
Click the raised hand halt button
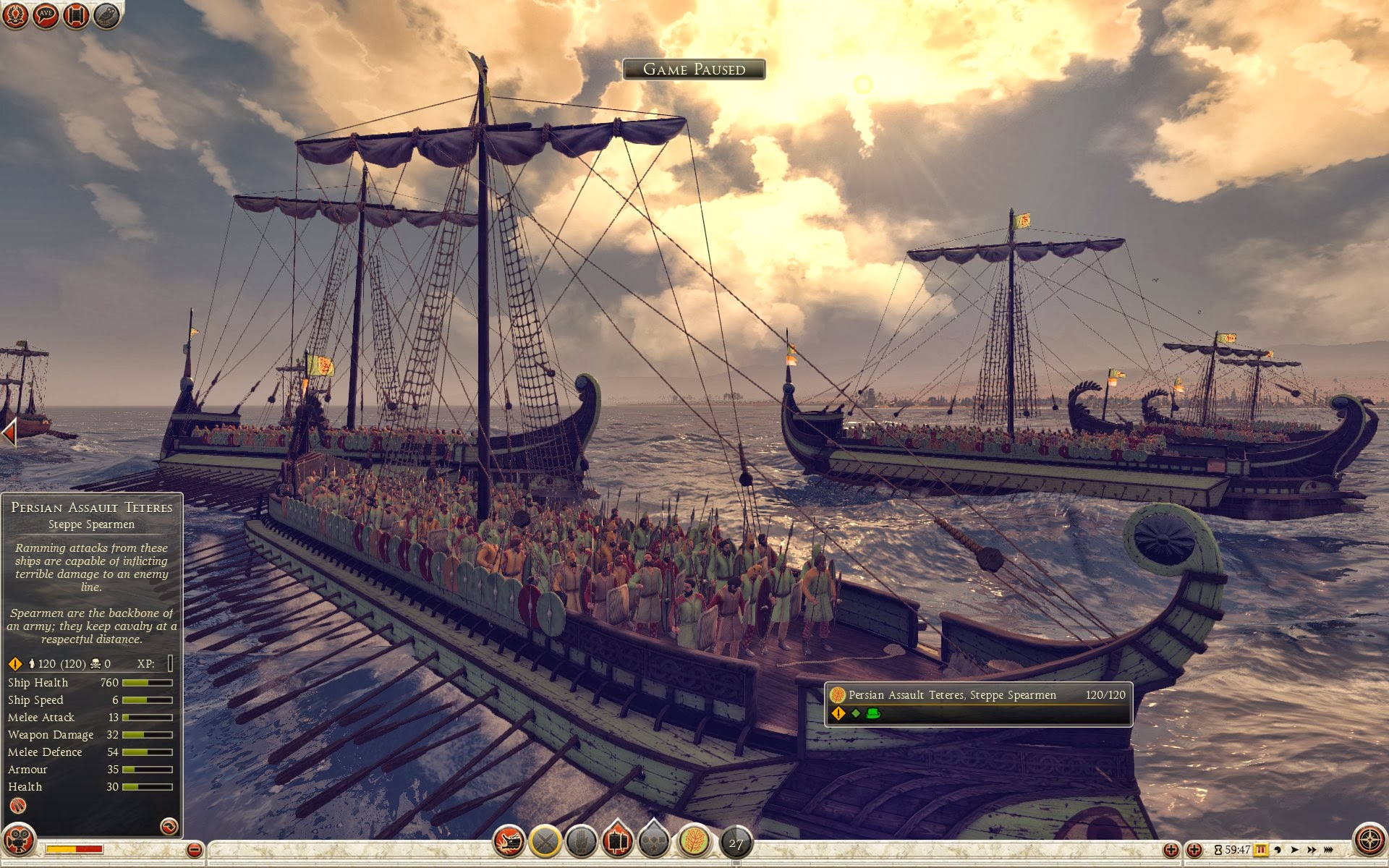[581, 841]
